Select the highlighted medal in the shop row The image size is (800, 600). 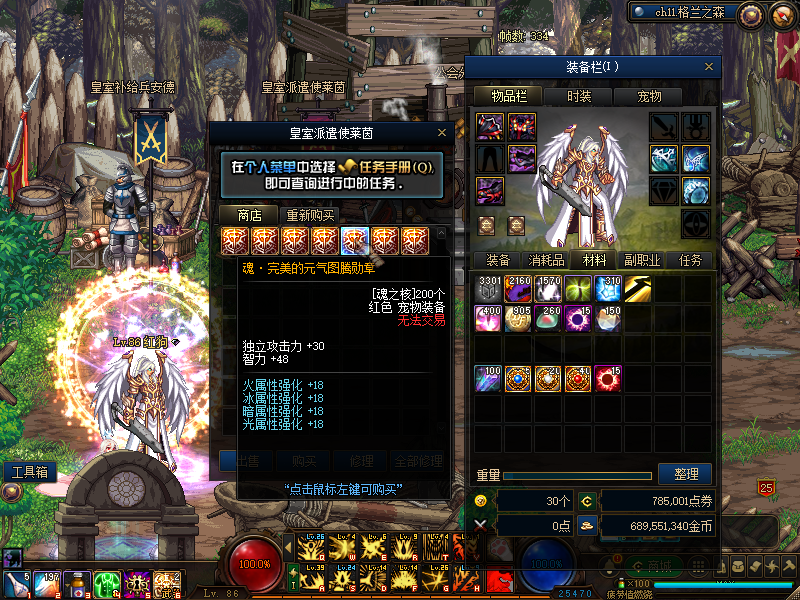coord(355,241)
